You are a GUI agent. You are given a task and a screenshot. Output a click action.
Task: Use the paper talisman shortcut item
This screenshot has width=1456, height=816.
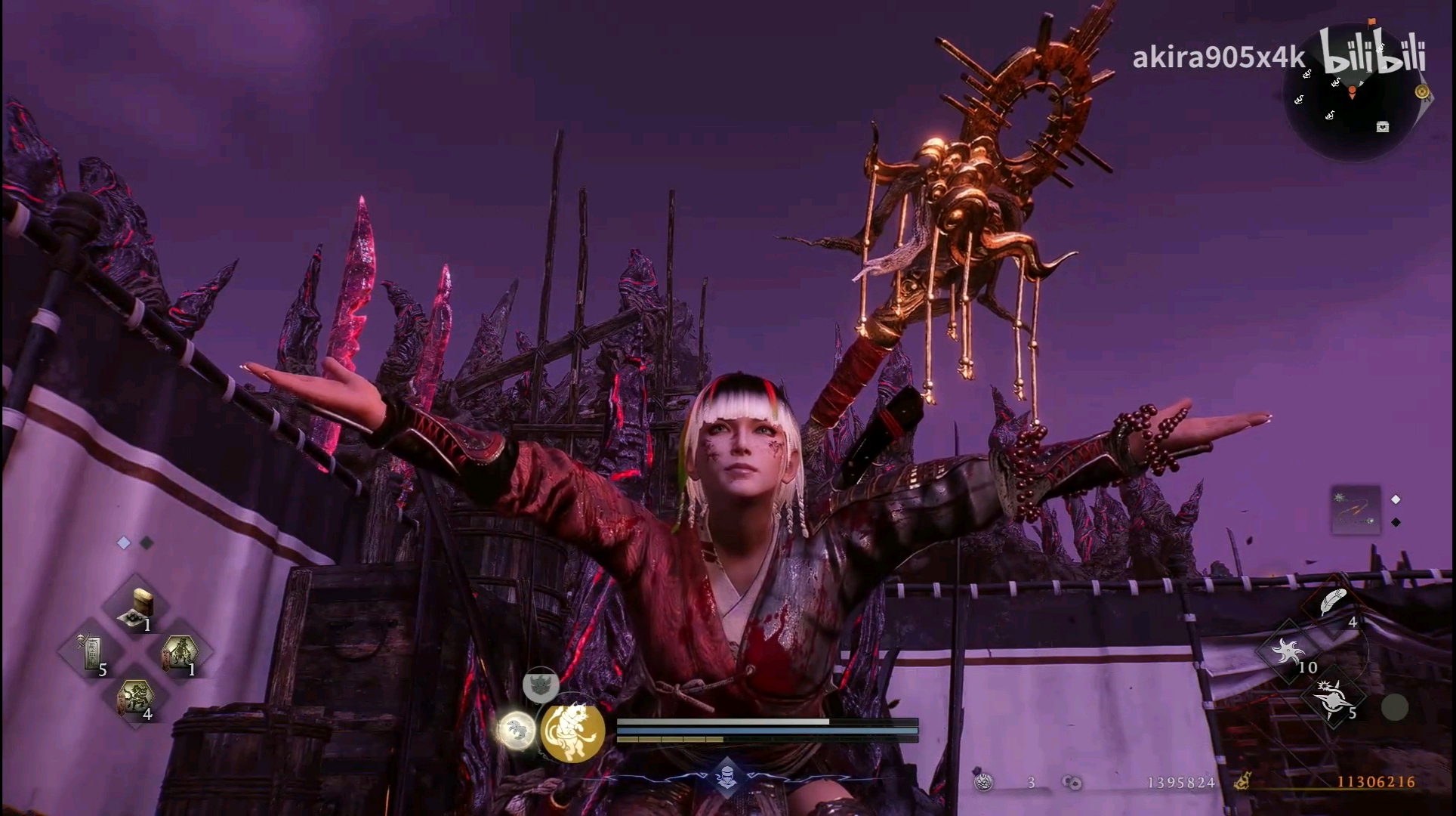tap(93, 651)
